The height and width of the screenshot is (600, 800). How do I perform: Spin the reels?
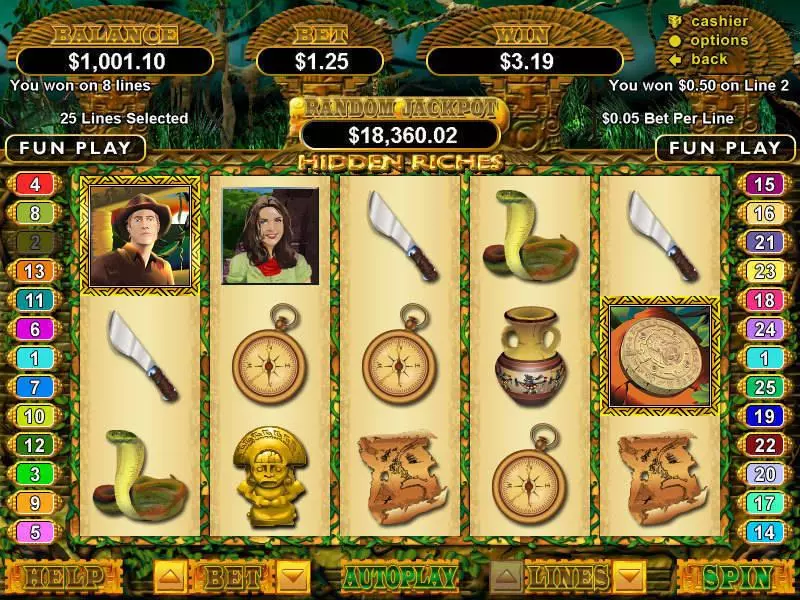(738, 577)
